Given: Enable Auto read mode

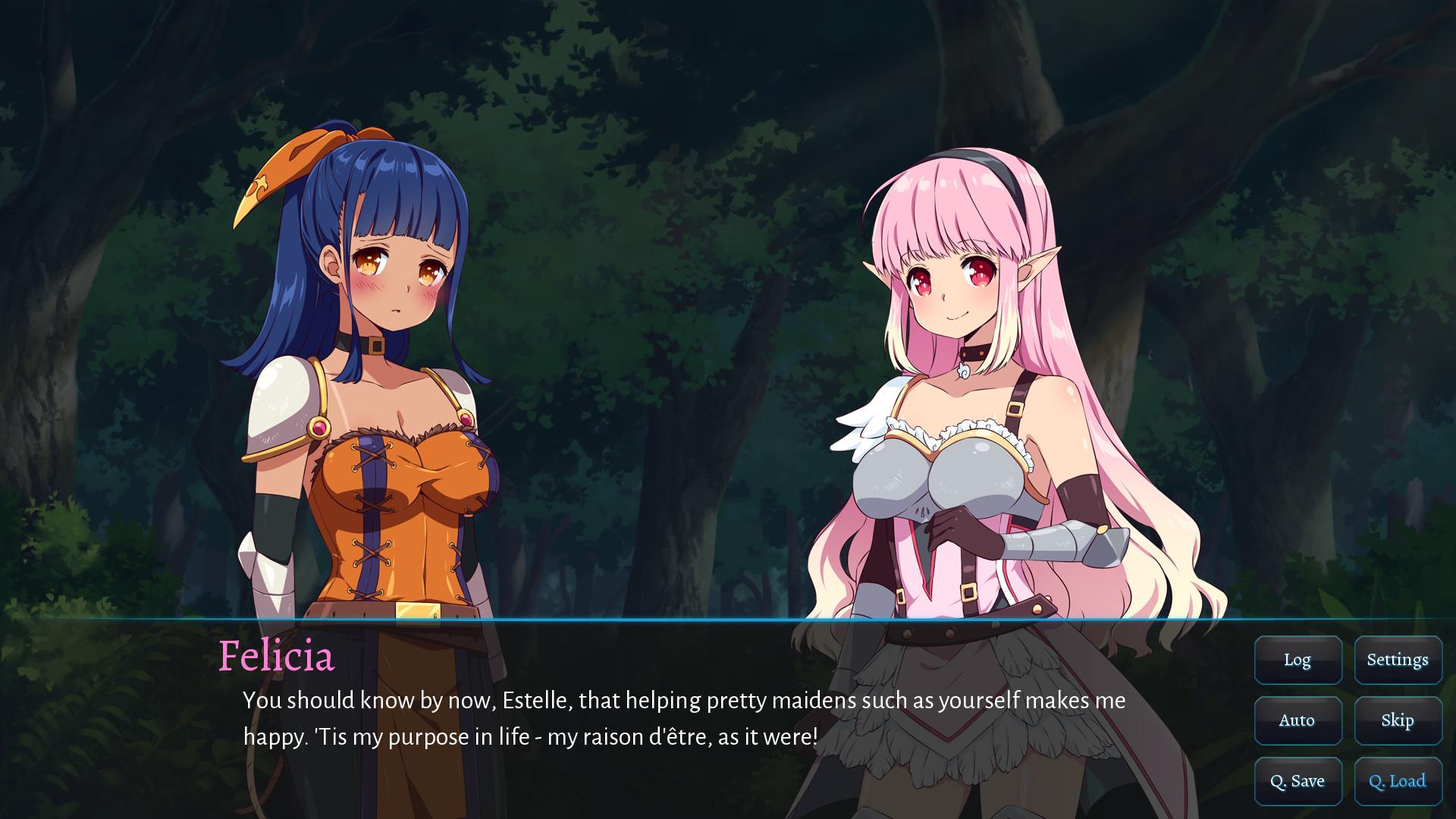Looking at the screenshot, I should [1298, 720].
